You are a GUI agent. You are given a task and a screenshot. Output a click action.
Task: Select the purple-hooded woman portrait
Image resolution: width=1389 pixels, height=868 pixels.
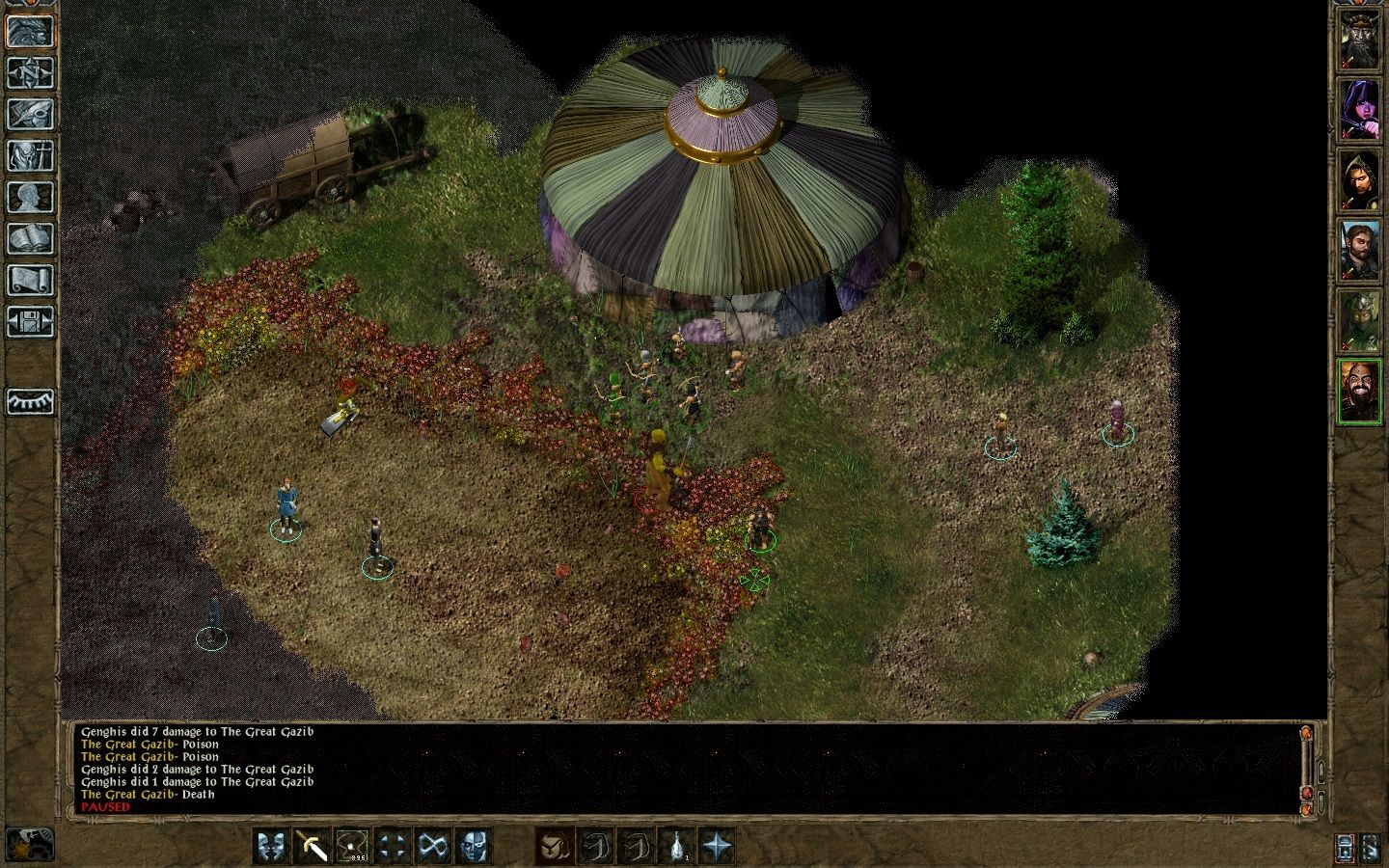(x=1358, y=109)
